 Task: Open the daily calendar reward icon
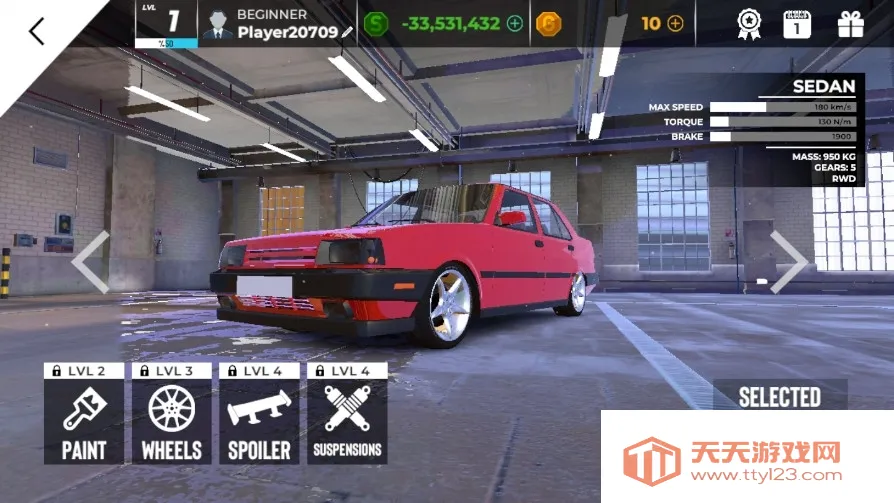click(796, 24)
